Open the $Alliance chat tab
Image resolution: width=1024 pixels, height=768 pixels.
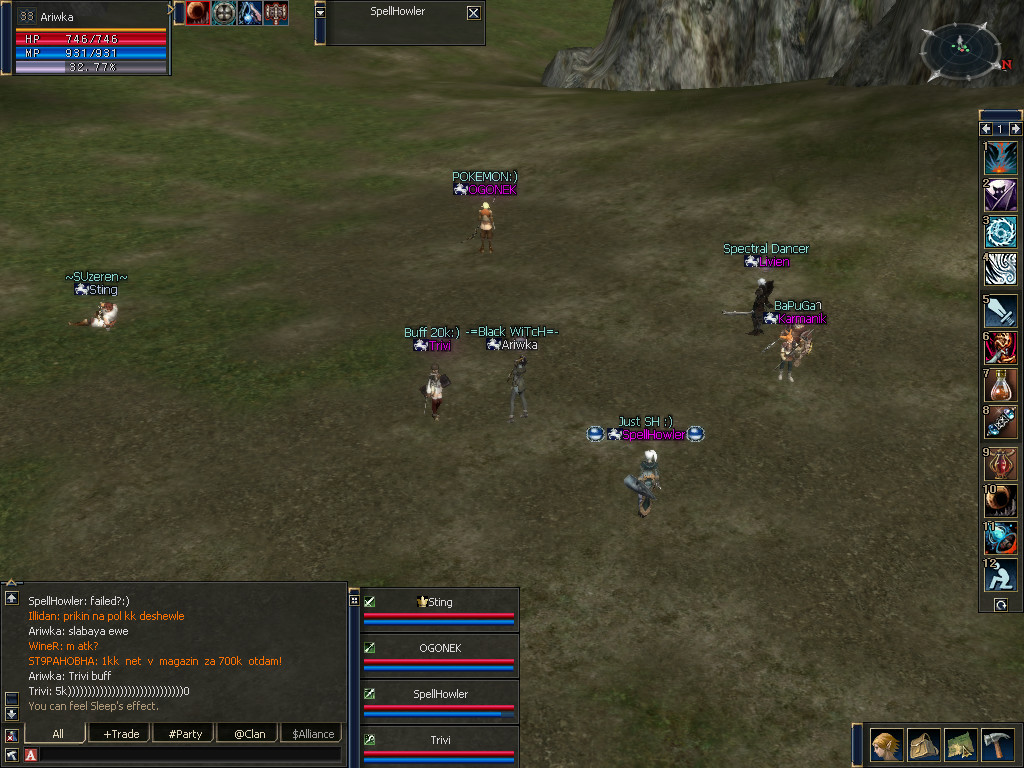click(312, 734)
